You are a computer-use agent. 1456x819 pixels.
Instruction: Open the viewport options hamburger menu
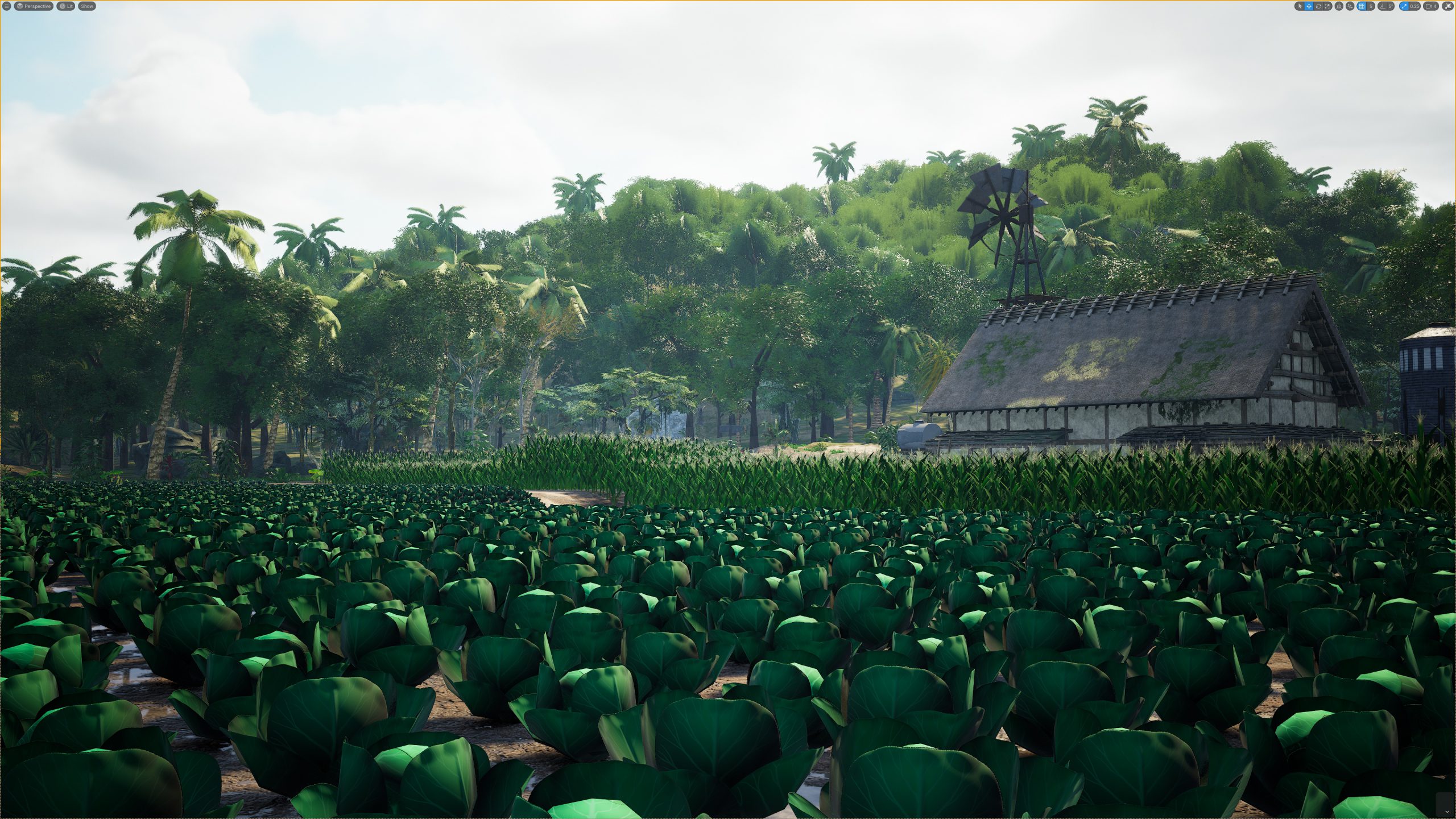pos(6,6)
